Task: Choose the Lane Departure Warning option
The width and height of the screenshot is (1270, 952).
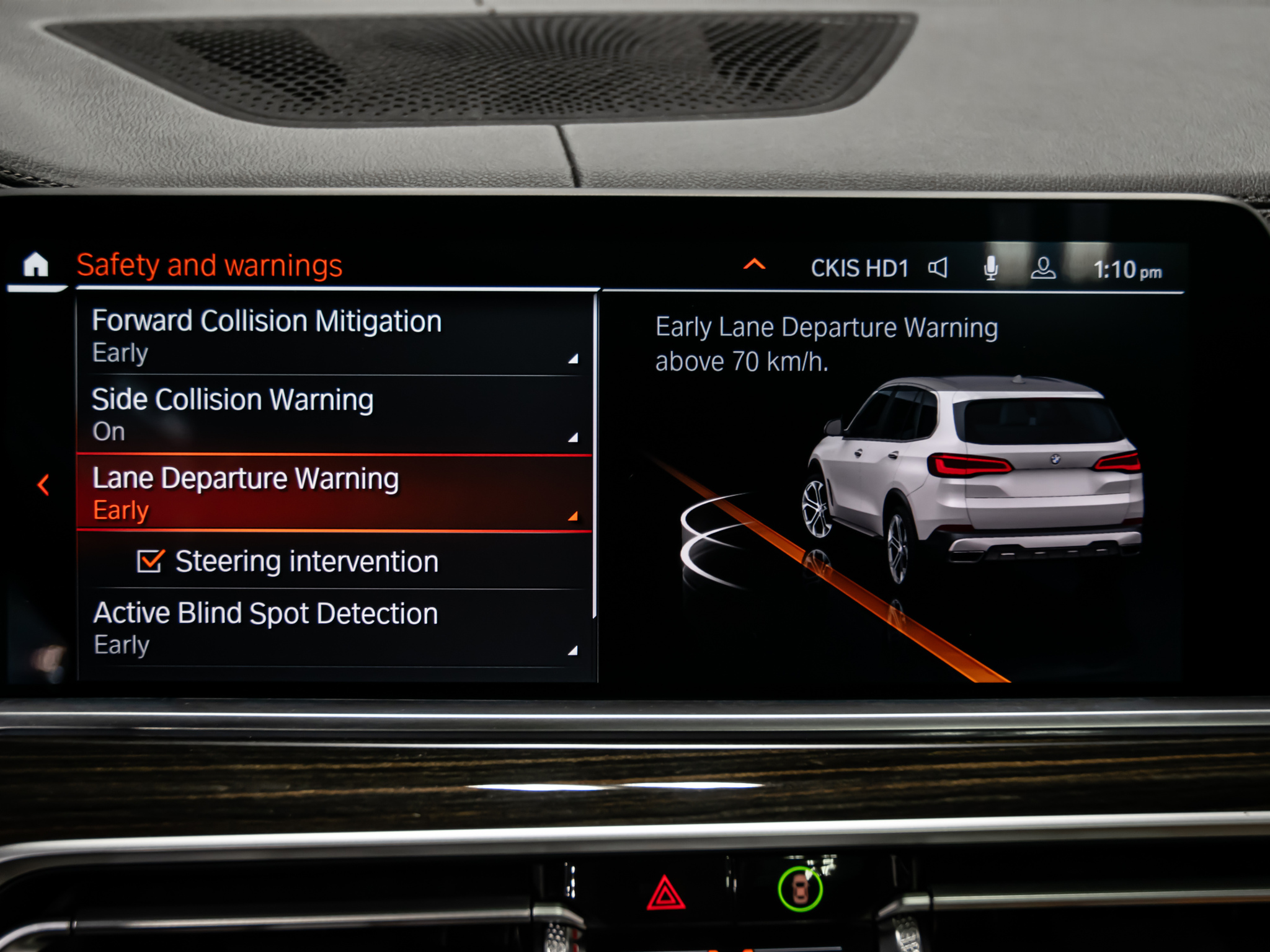Action: coord(334,493)
